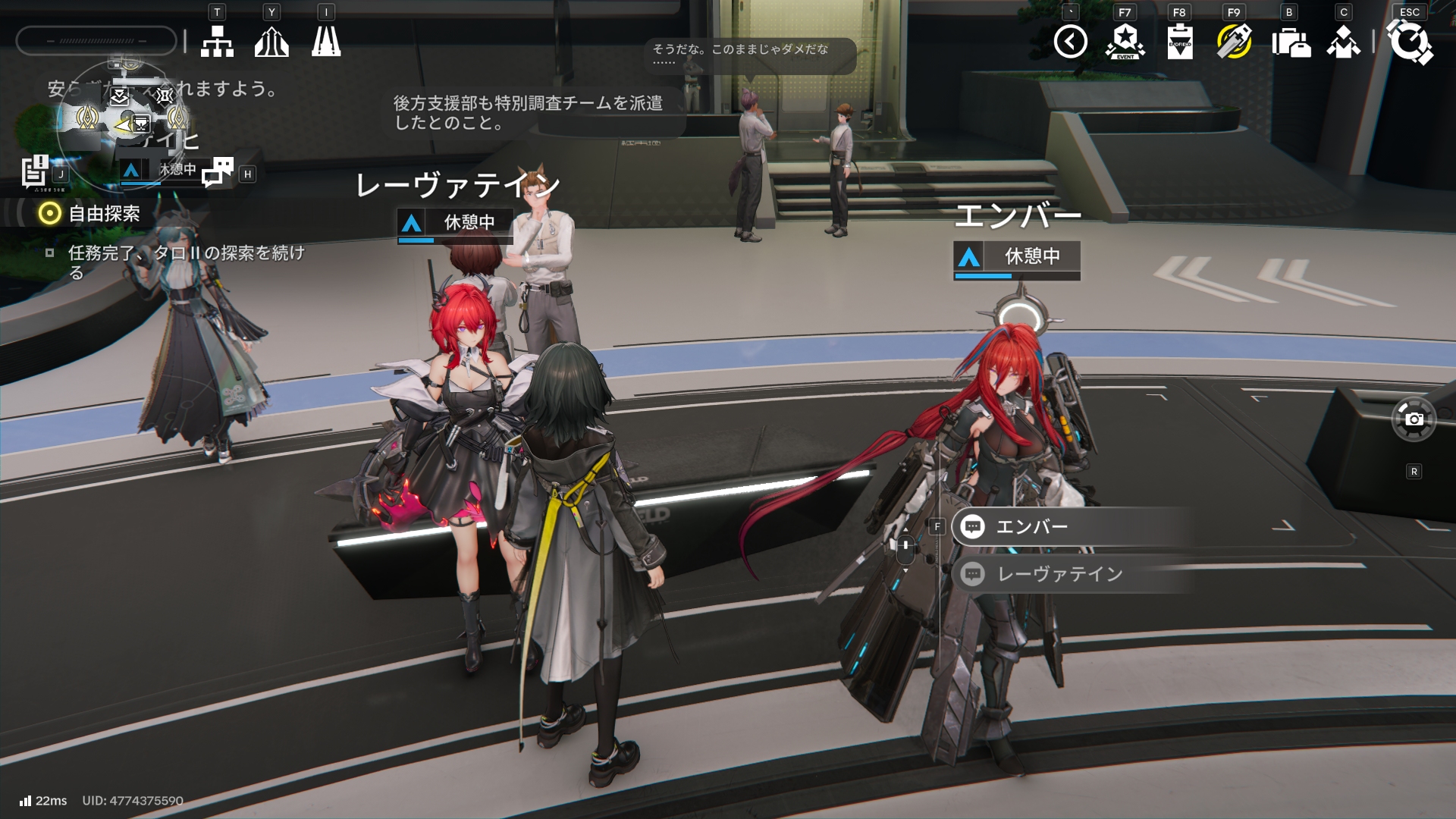
Task: Click the yellow-ringed ticket icon
Action: pos(1234,42)
